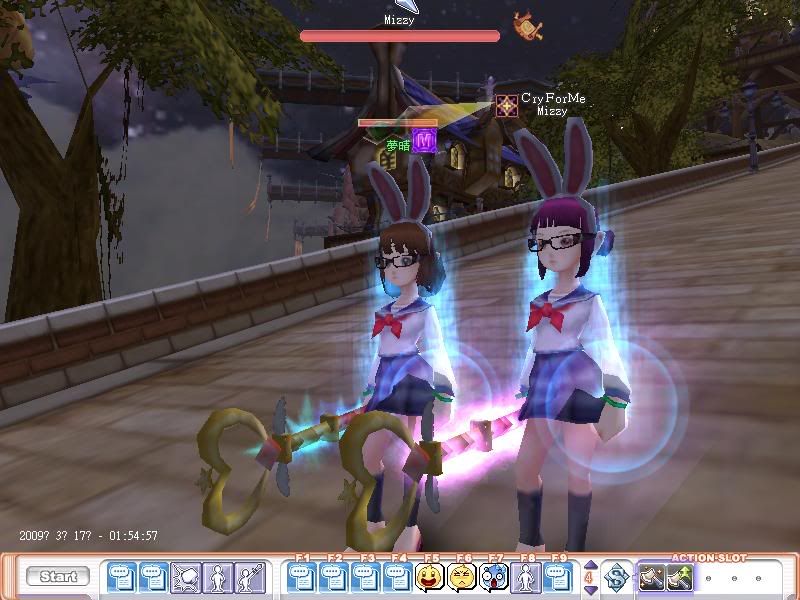Activate the first axe action slot skill

pyautogui.click(x=653, y=577)
